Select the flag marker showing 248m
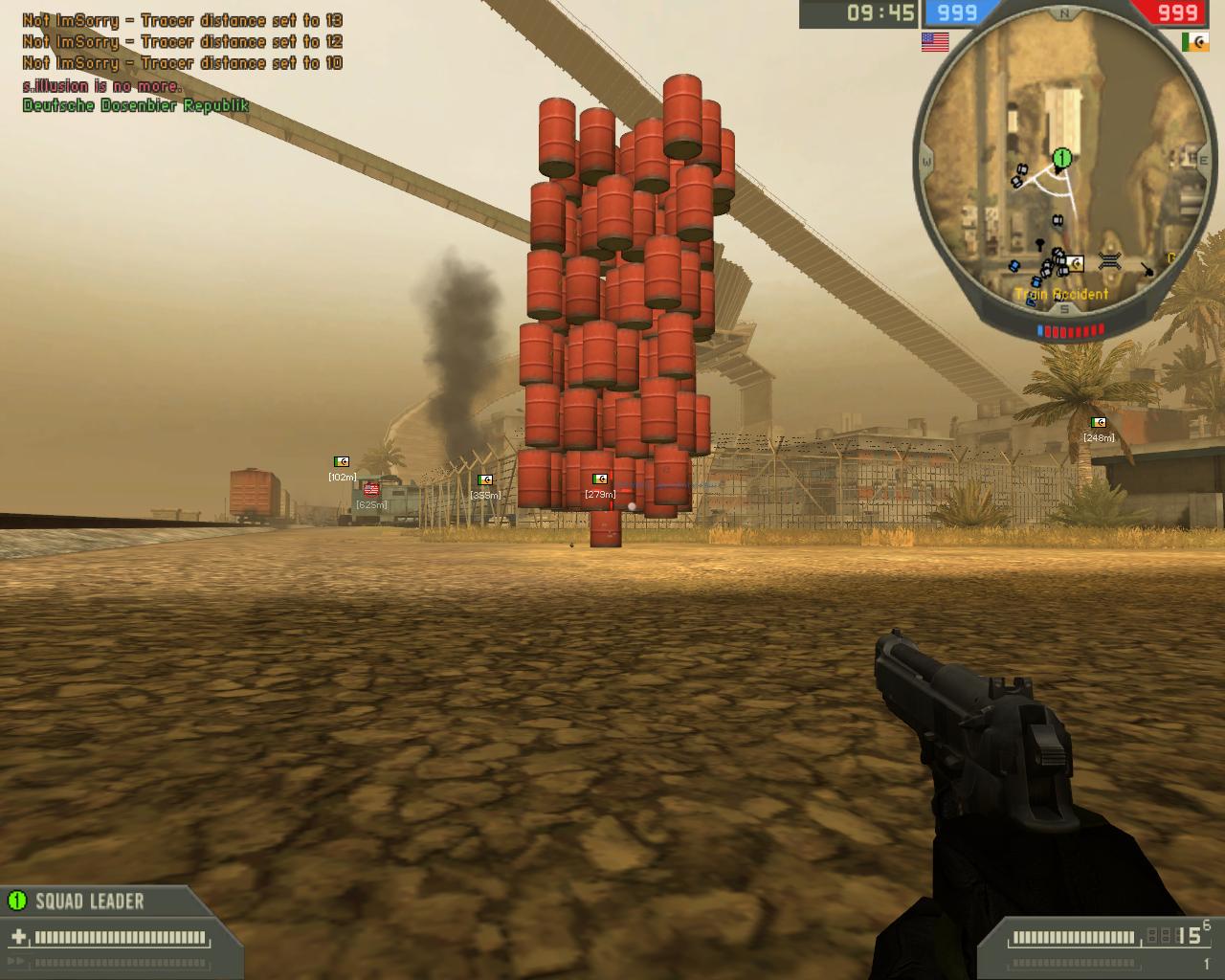Screen dimensions: 1225x980 pos(1099,422)
